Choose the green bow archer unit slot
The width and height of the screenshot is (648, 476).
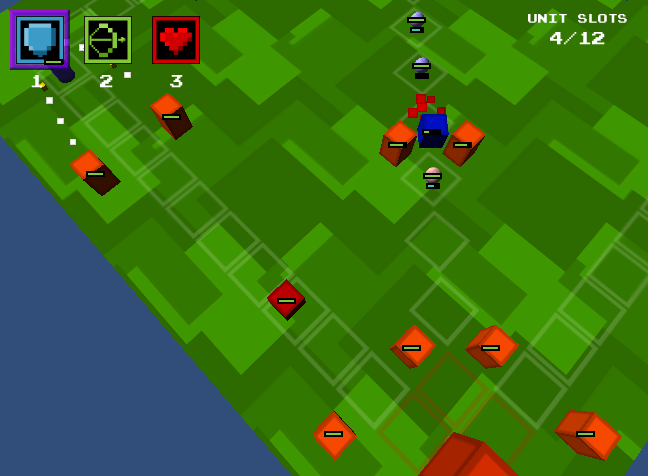[x=107, y=40]
